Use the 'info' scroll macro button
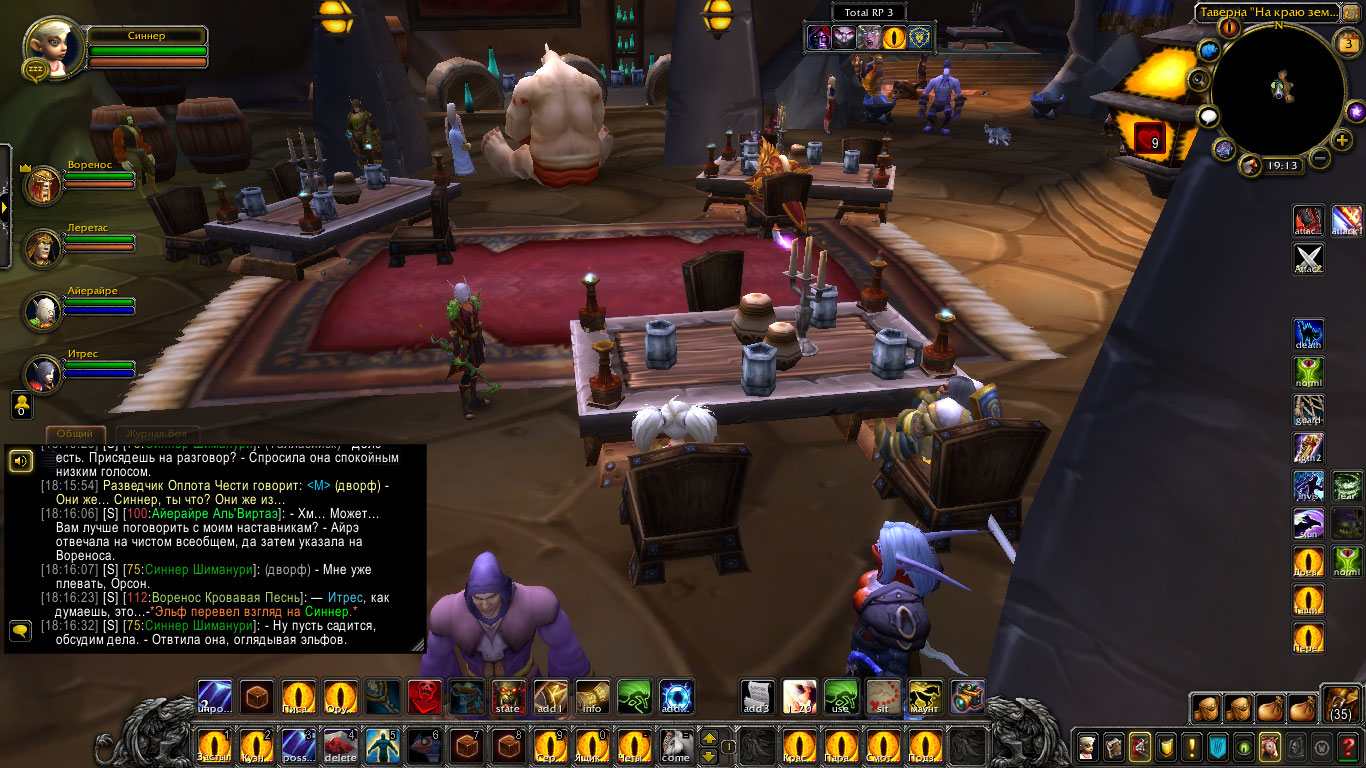 [592, 697]
